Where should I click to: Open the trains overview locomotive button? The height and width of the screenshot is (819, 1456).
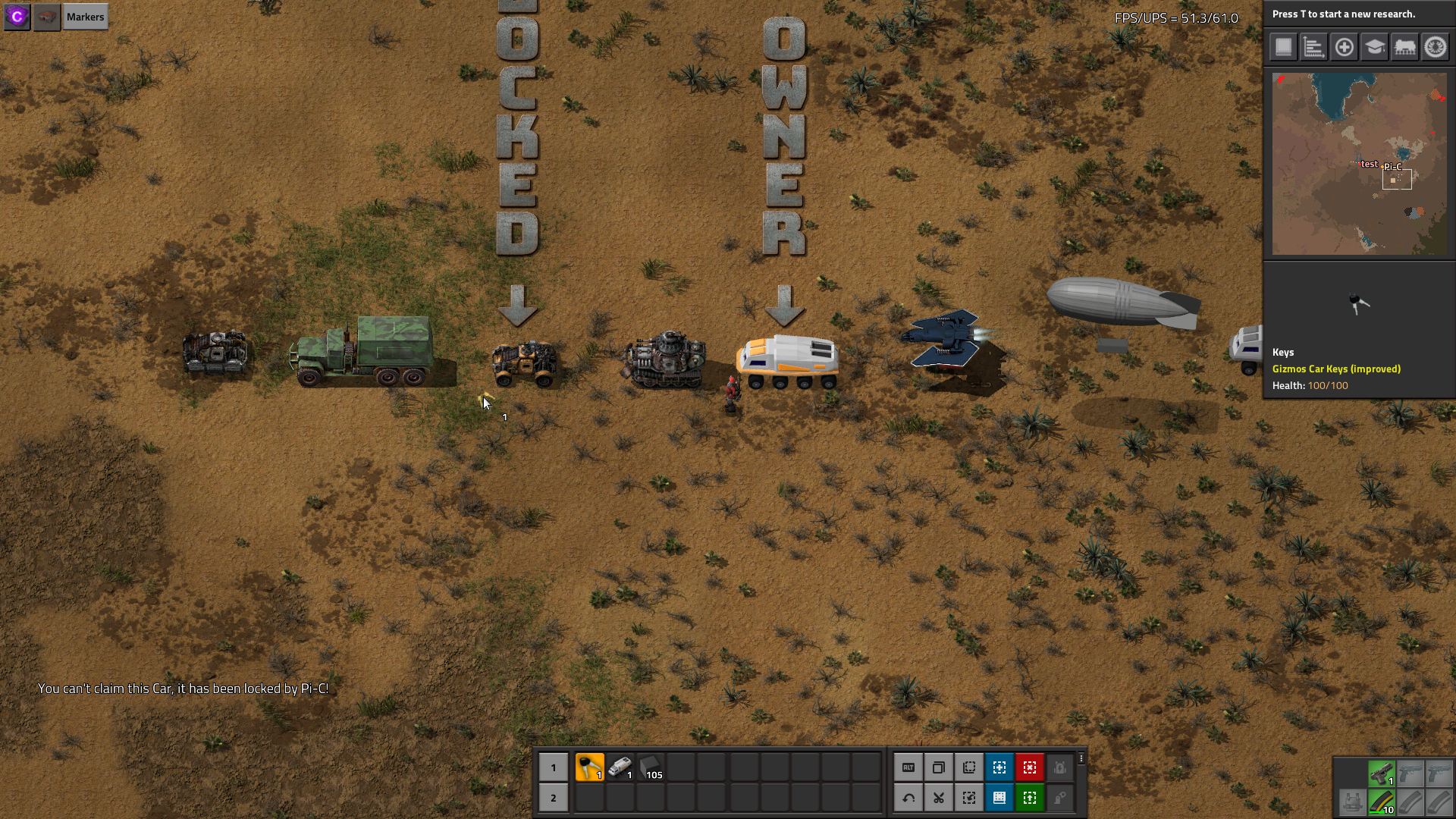(x=1404, y=47)
